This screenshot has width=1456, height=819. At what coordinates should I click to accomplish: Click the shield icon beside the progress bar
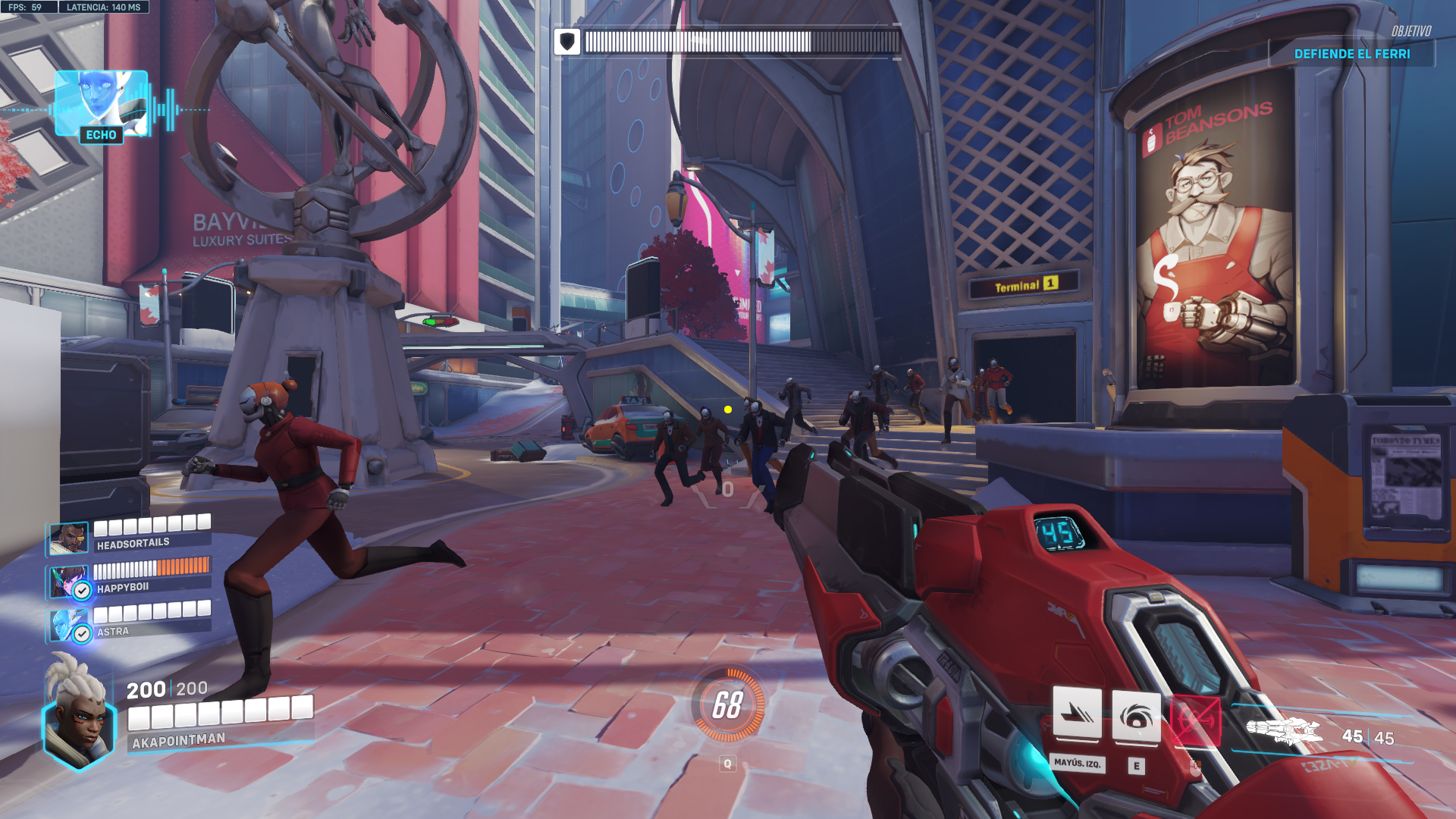(x=567, y=42)
